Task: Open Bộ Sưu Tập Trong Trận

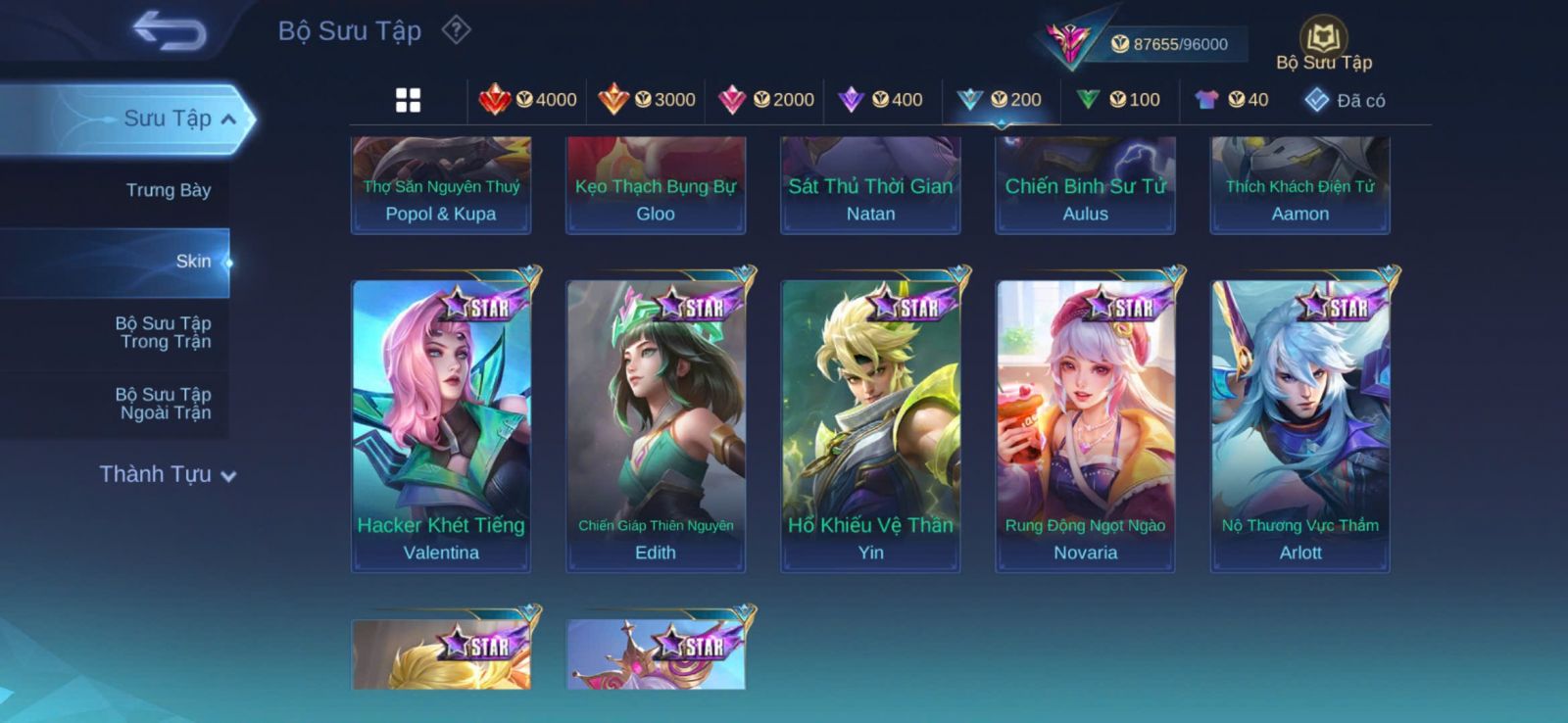Action: [x=164, y=332]
